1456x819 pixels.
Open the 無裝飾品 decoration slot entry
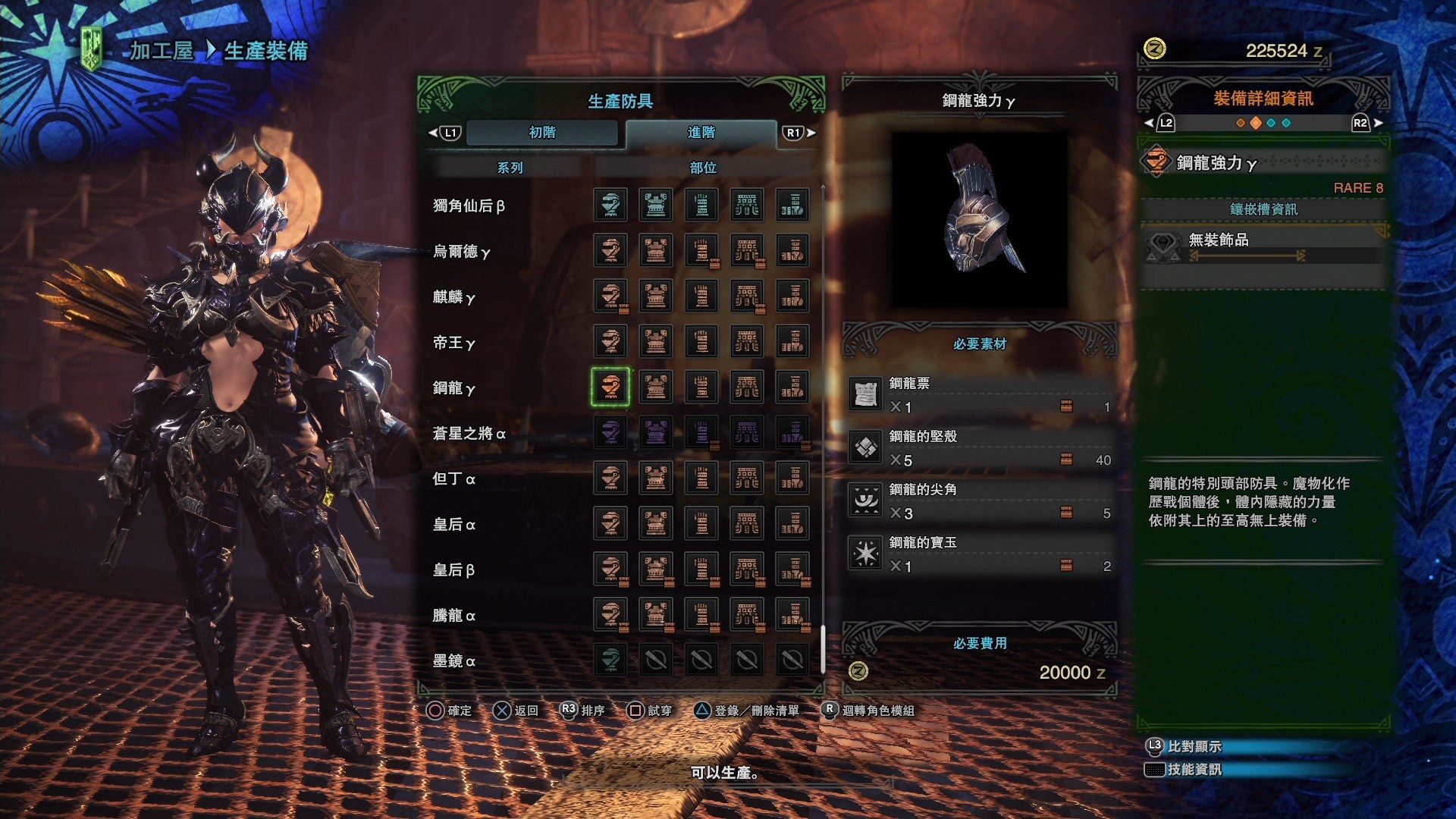1263,244
